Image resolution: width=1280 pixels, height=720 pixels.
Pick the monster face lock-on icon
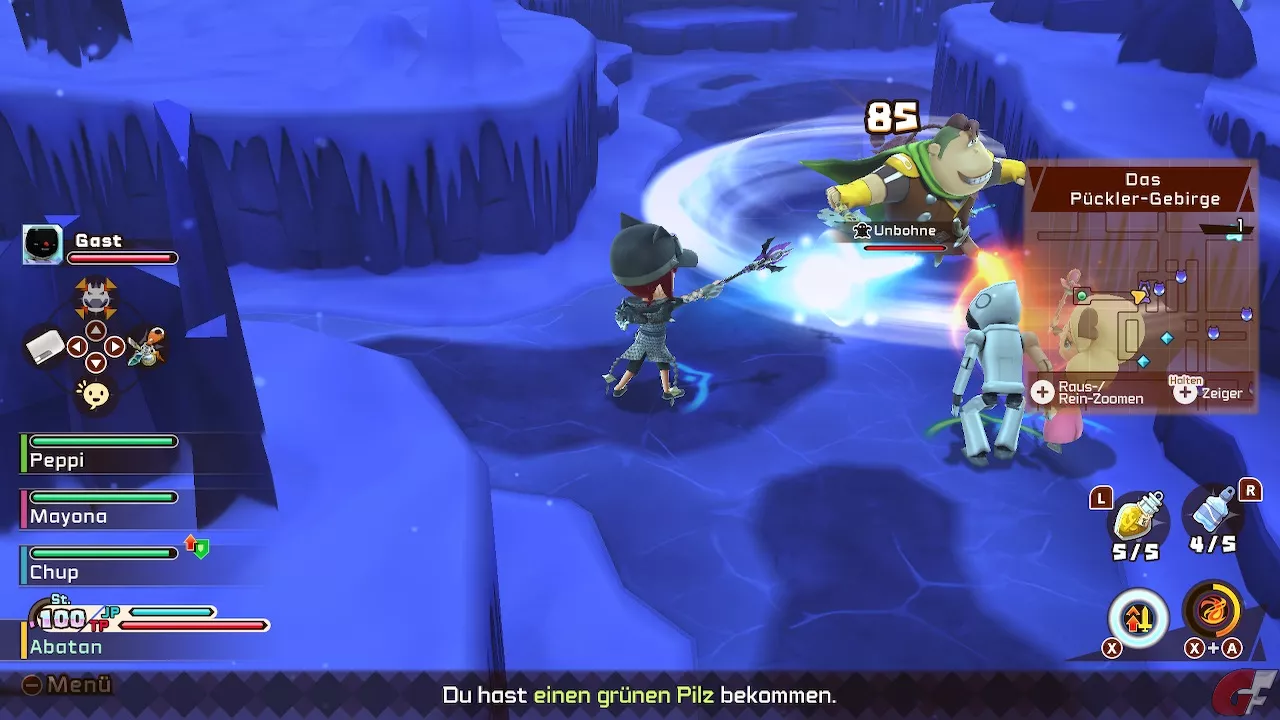click(x=95, y=297)
